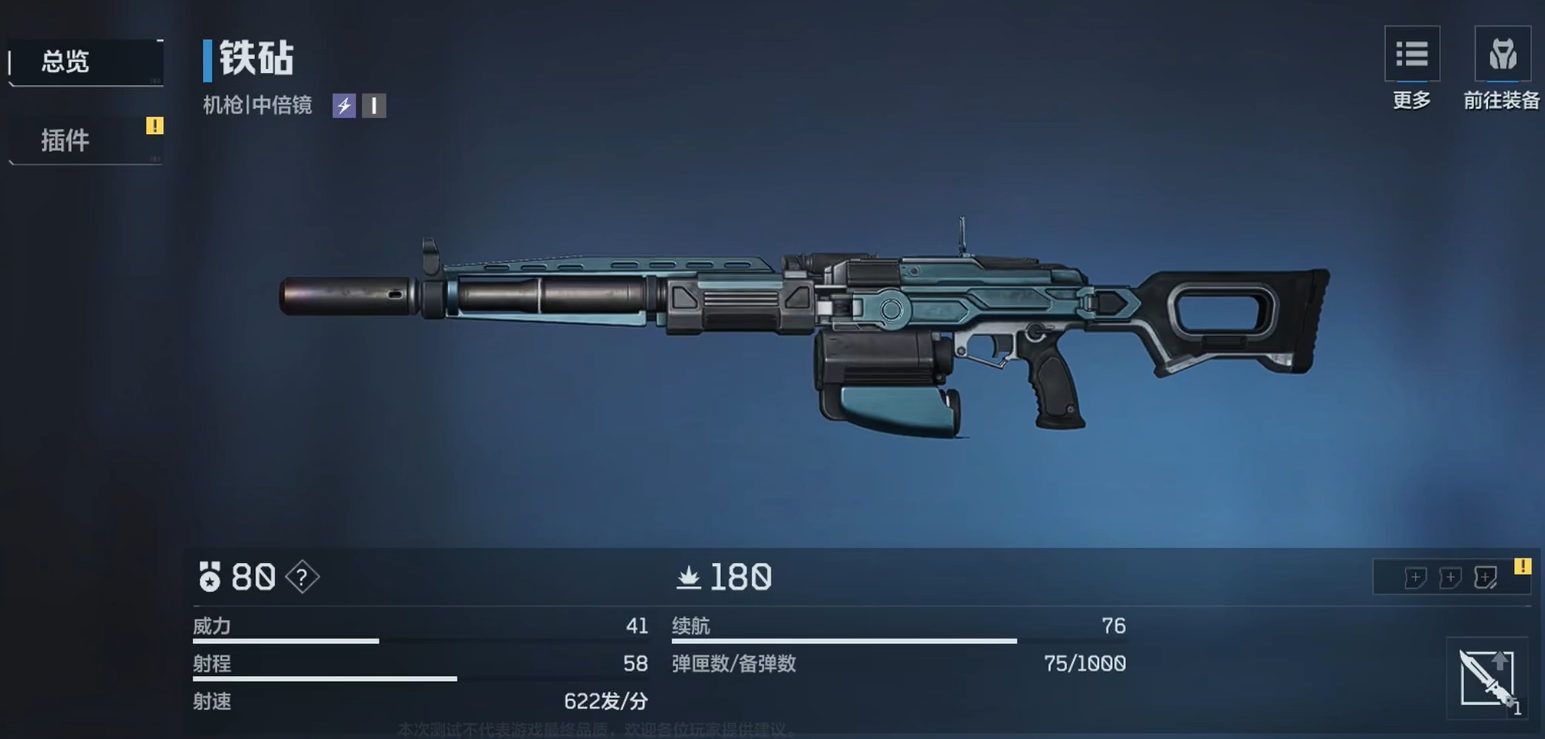
Task: Open the 插件 plugins tab
Action: [x=84, y=140]
